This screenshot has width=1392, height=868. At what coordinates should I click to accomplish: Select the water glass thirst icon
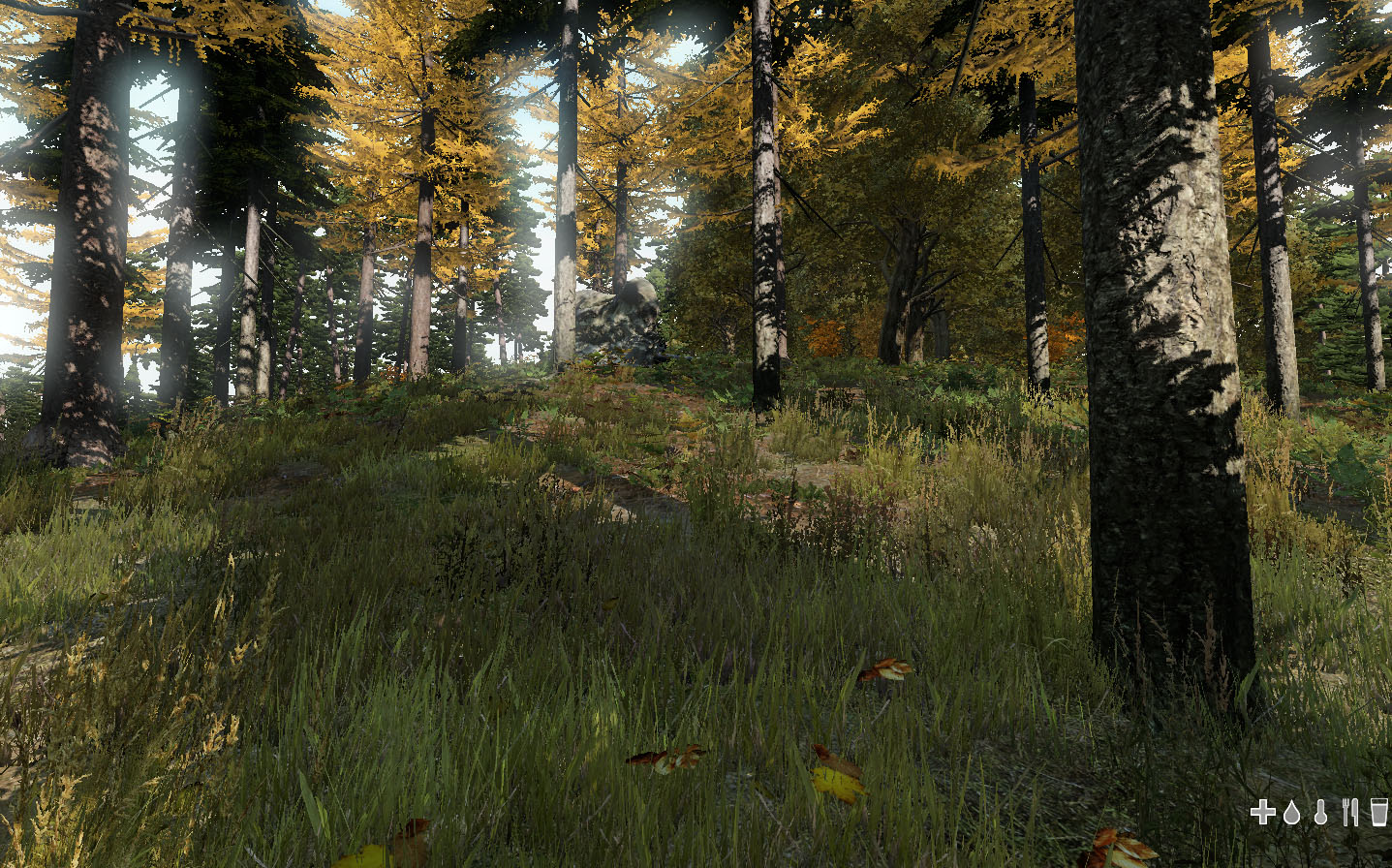point(1379,813)
